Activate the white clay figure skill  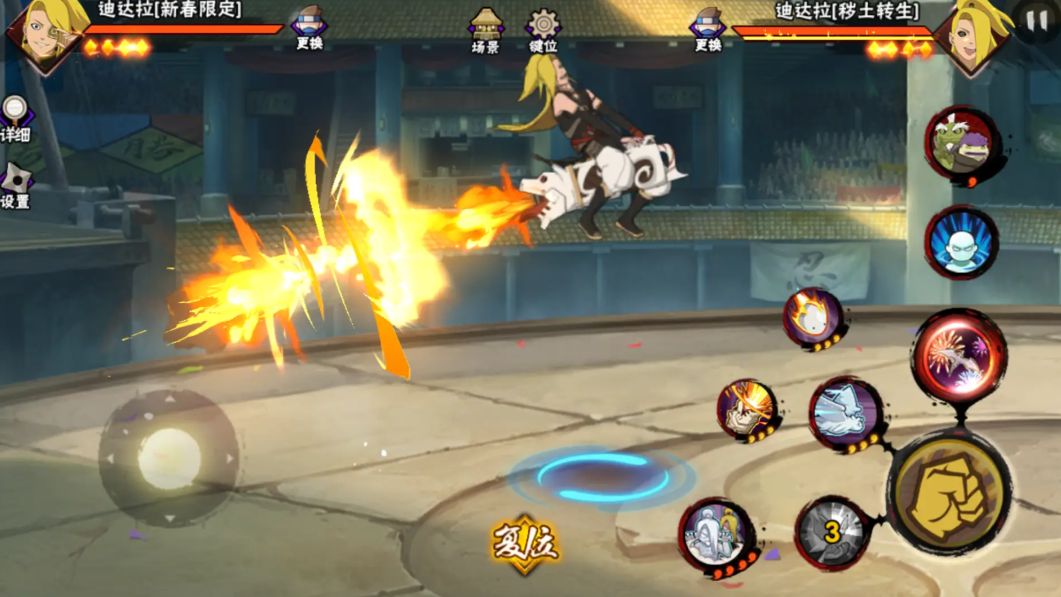pos(717,536)
